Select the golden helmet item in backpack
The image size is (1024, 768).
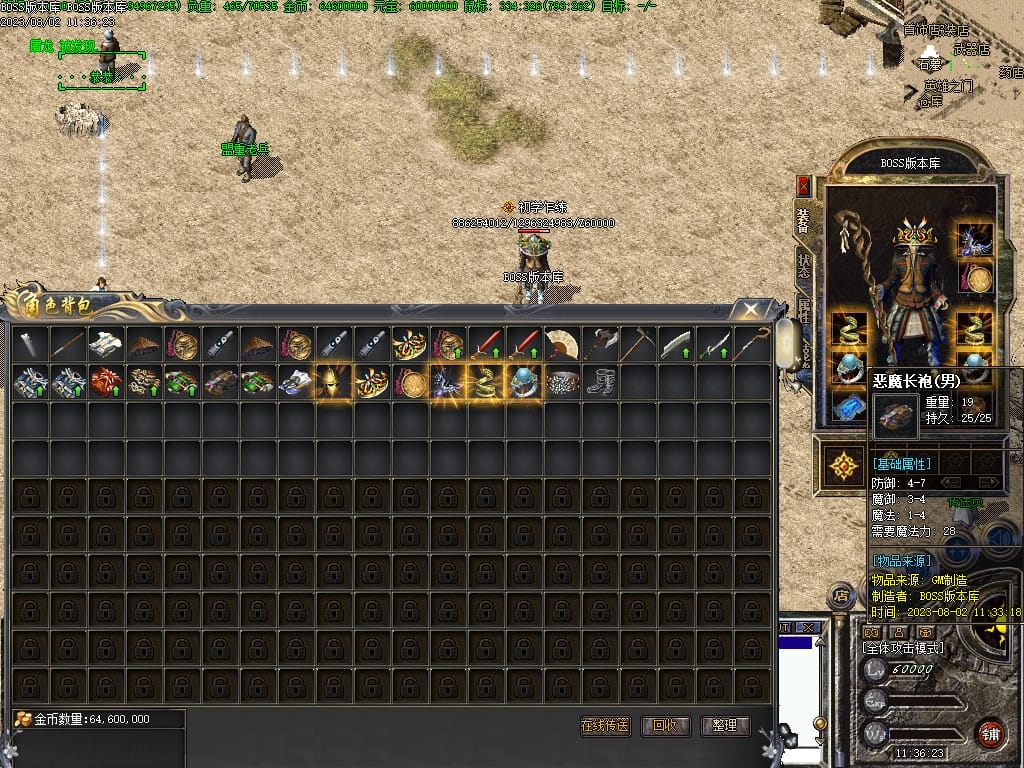pyautogui.click(x=333, y=382)
